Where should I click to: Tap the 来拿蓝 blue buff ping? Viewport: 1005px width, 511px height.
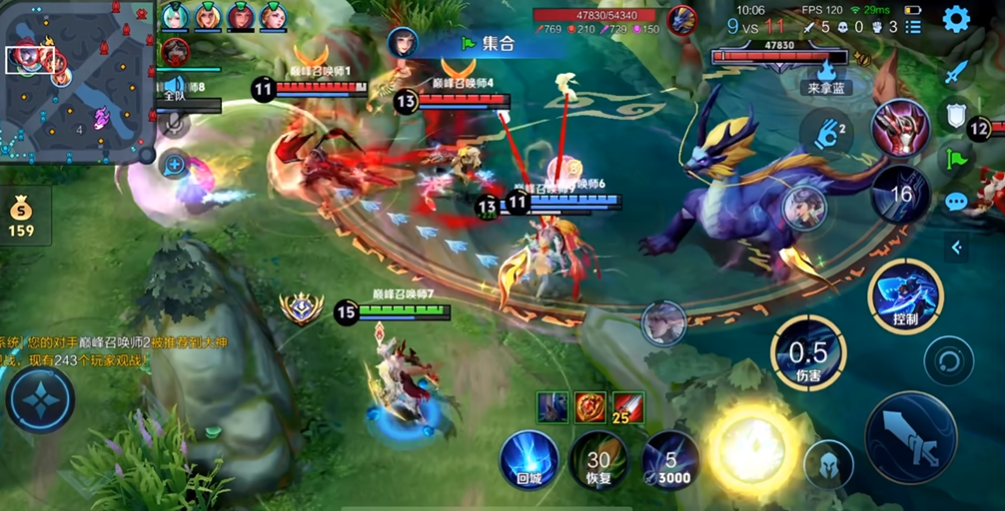click(827, 76)
